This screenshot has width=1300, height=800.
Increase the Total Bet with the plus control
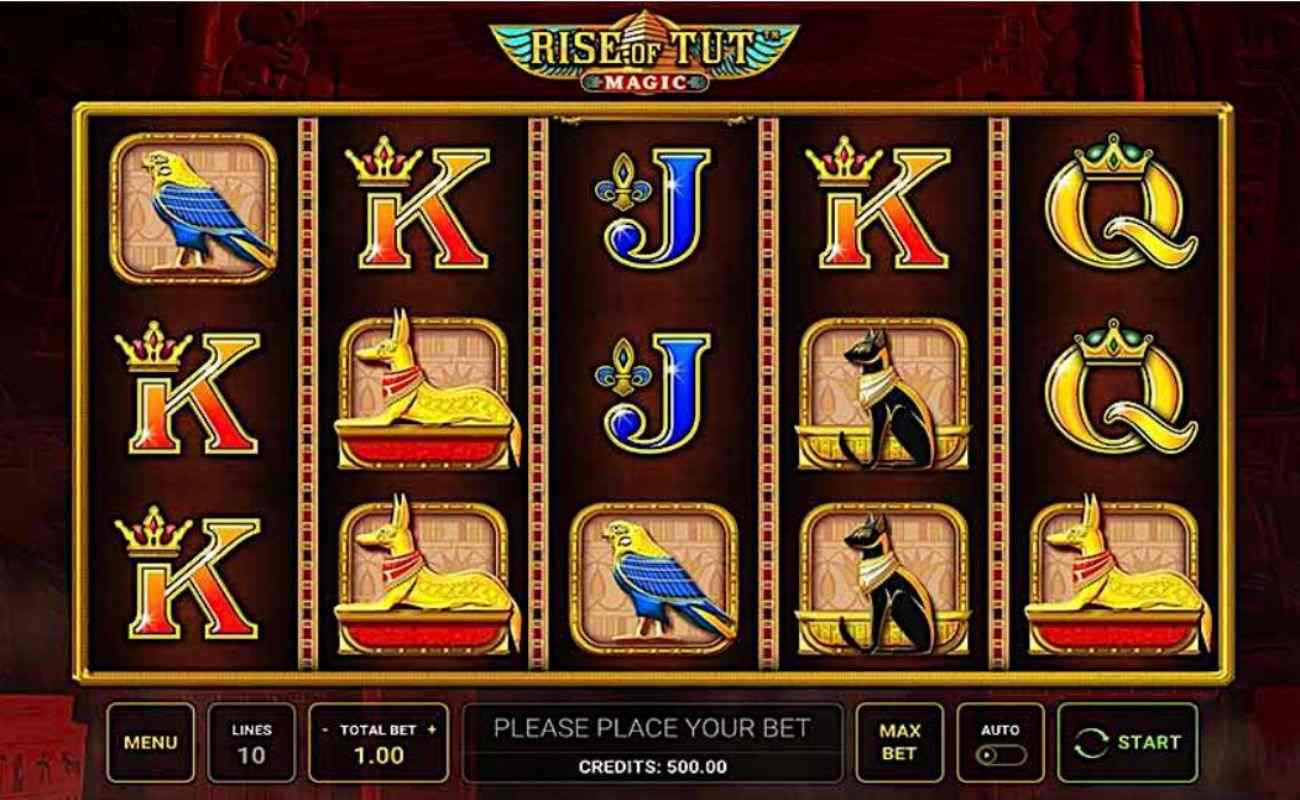433,729
